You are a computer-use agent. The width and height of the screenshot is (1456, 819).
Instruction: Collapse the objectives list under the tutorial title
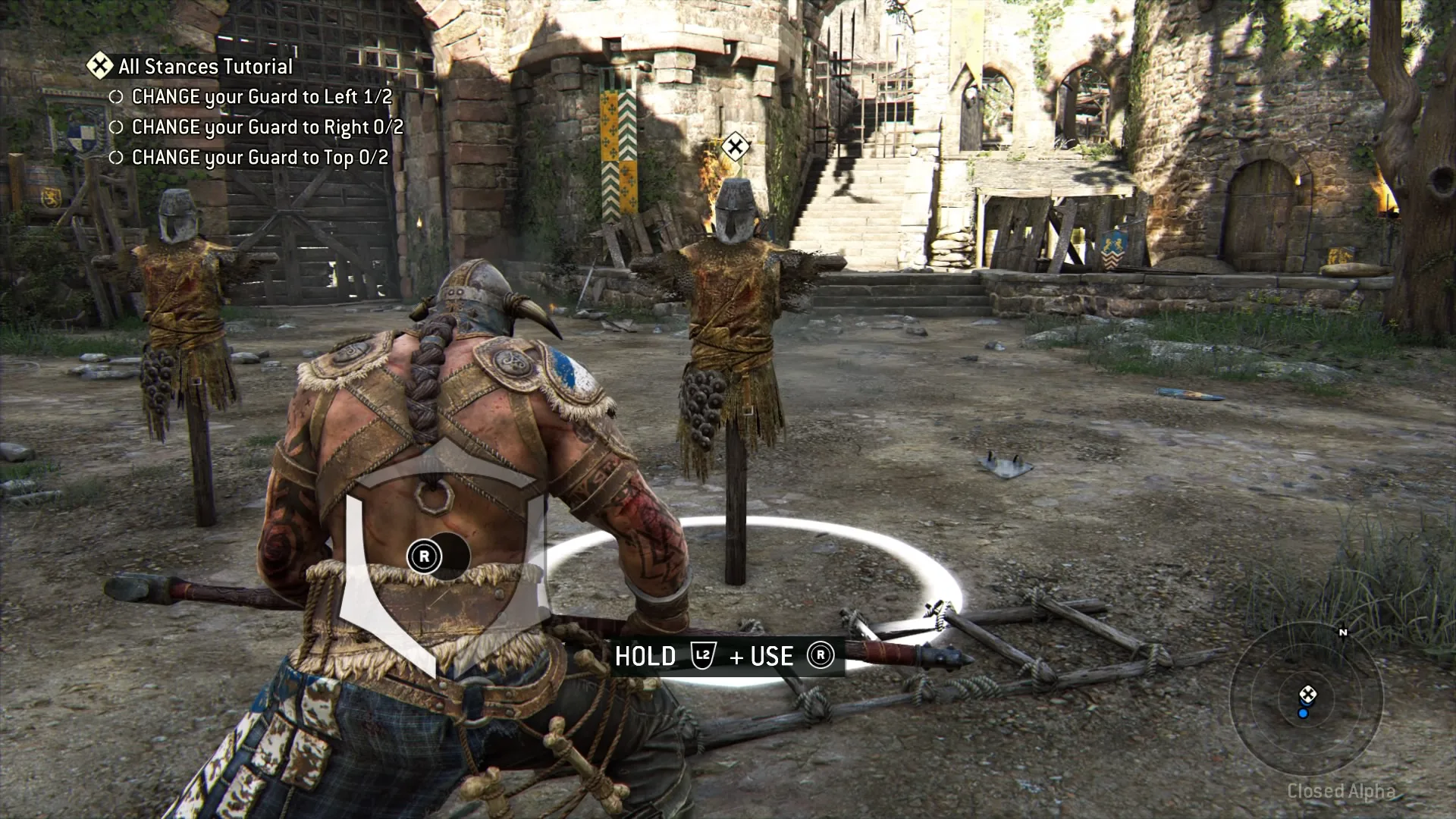coord(205,67)
